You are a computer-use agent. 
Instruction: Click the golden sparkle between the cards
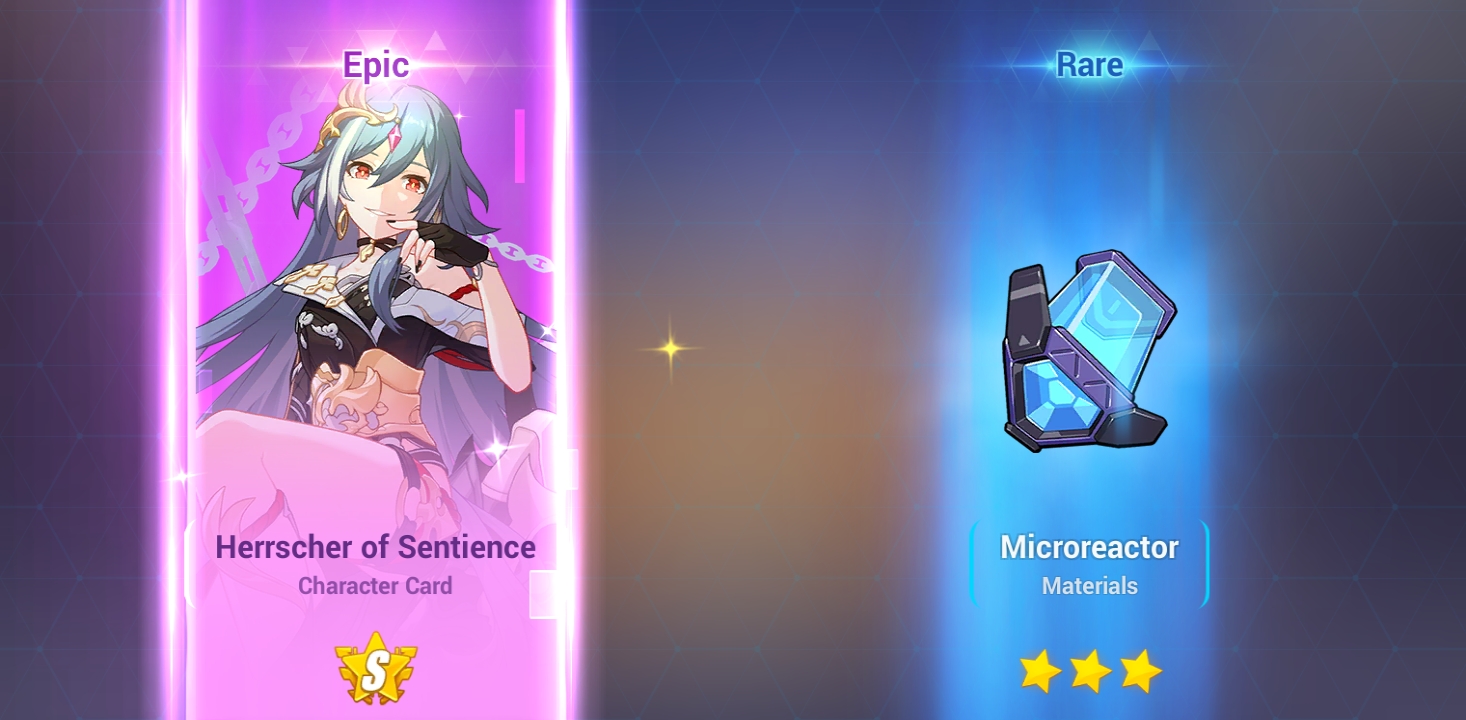tap(668, 348)
